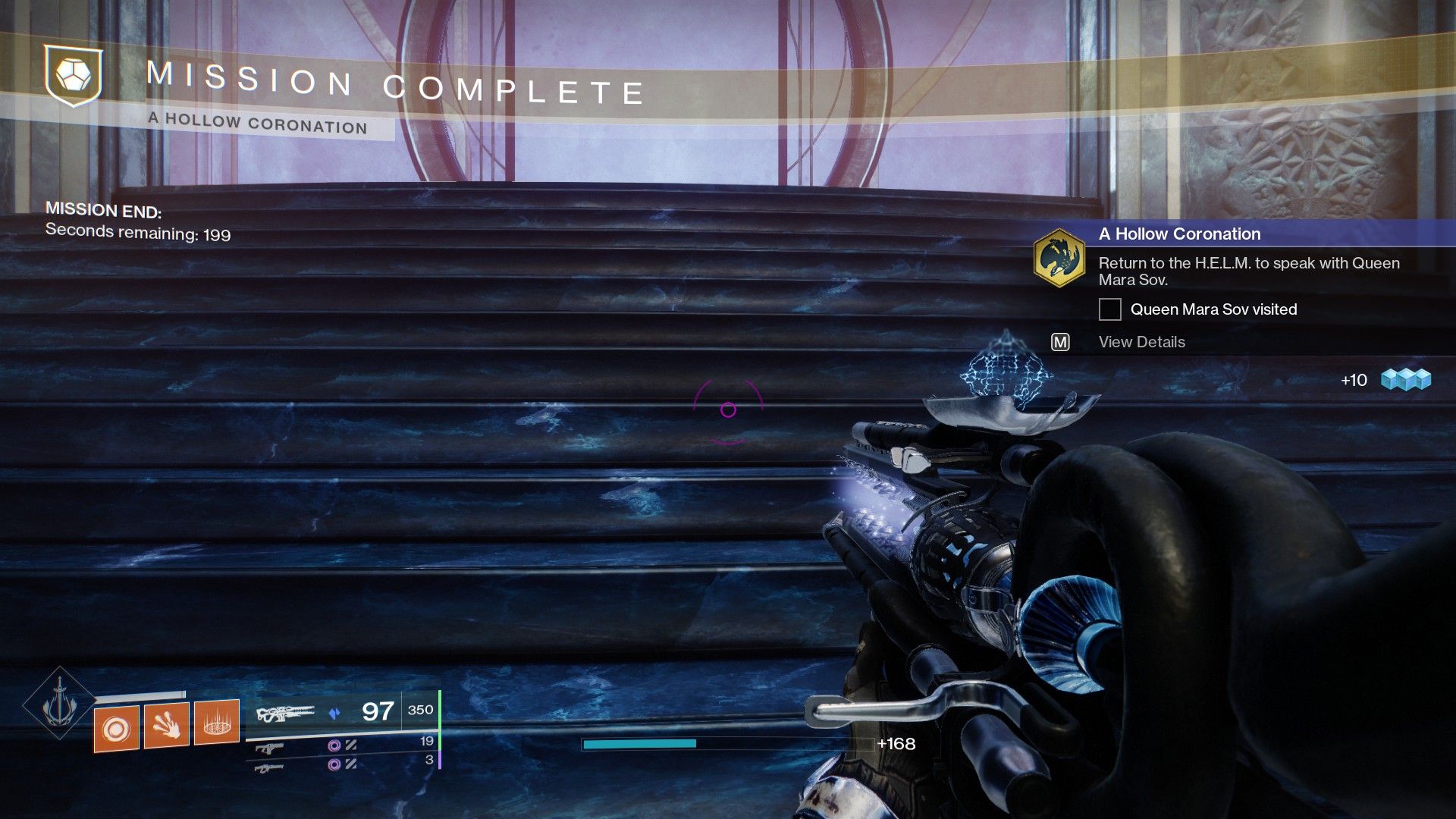Image resolution: width=1456 pixels, height=819 pixels.
Task: Select the A Hollow Coronation quest header
Action: (1178, 234)
